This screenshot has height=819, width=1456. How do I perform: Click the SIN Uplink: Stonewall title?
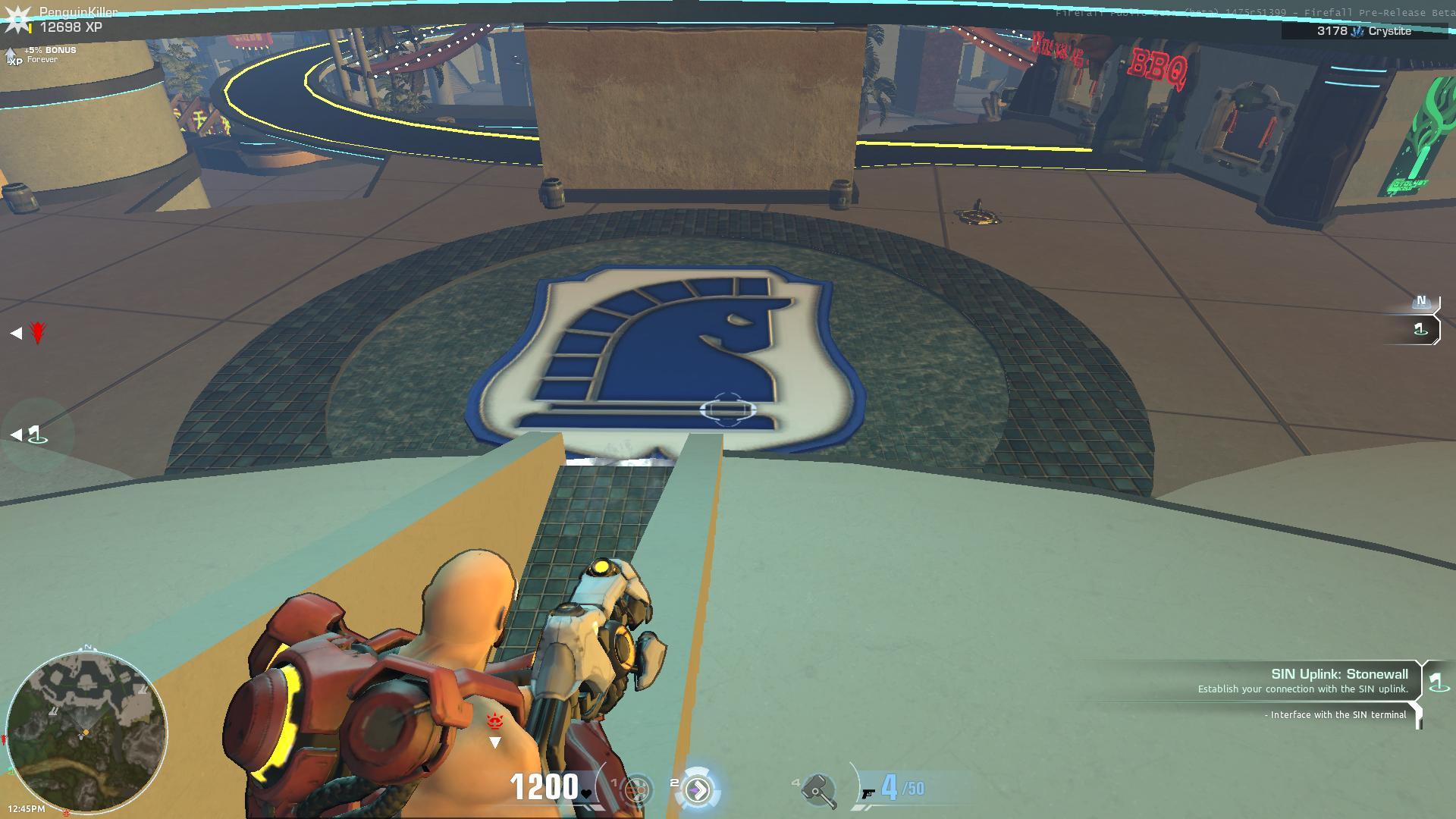pyautogui.click(x=1339, y=673)
